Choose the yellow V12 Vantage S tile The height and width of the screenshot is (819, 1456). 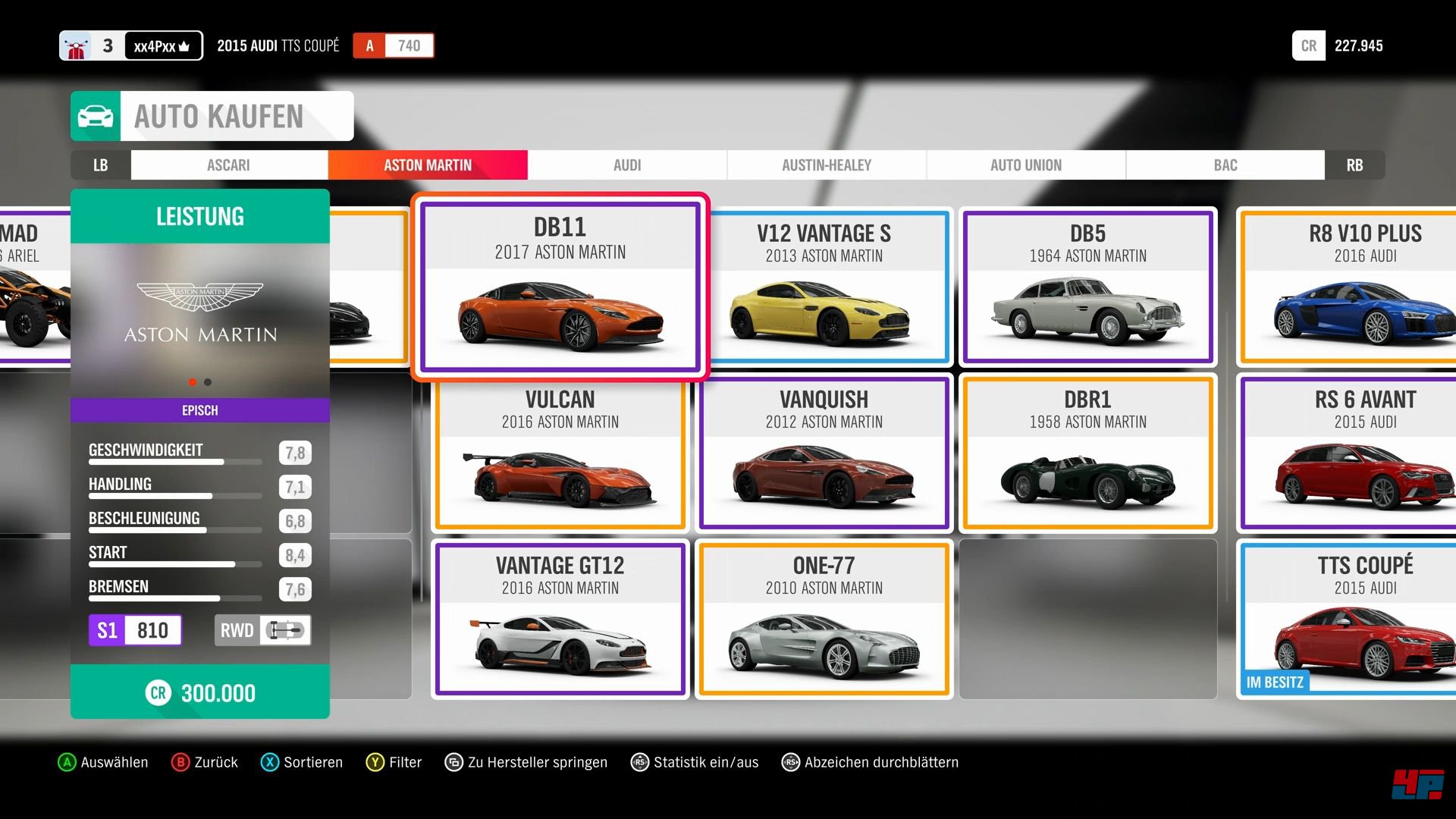pos(824,287)
